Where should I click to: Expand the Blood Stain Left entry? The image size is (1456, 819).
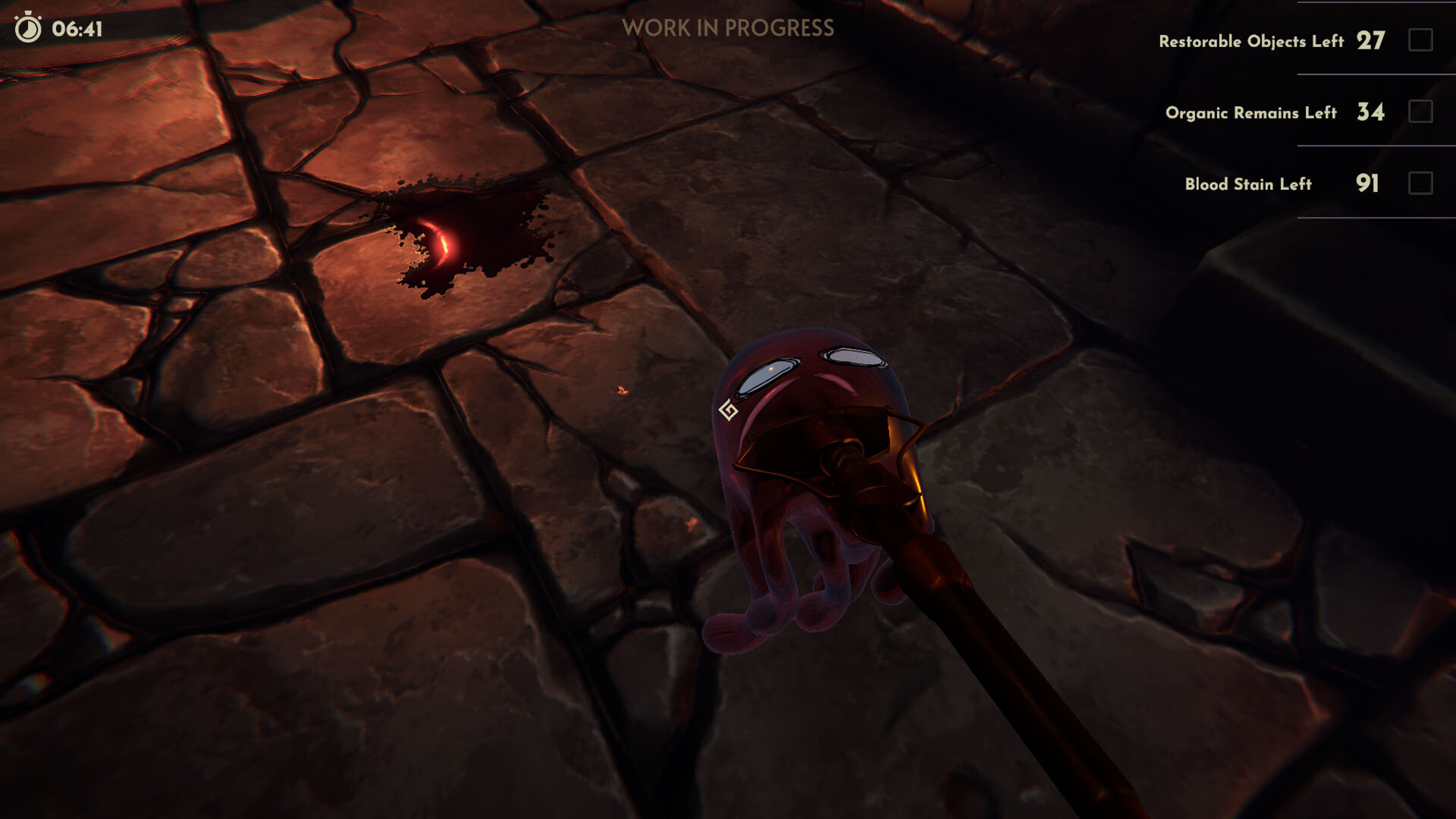(x=1247, y=184)
